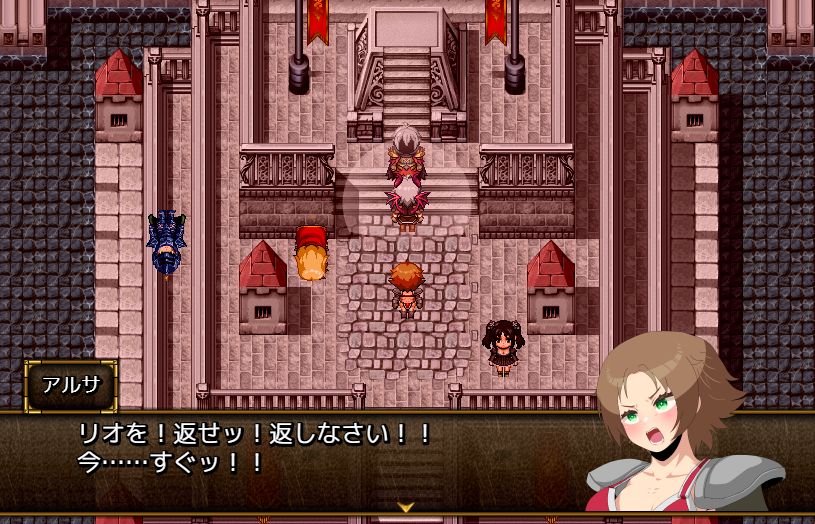
Task: Click the gold dialogue advance arrow
Action: [406, 507]
